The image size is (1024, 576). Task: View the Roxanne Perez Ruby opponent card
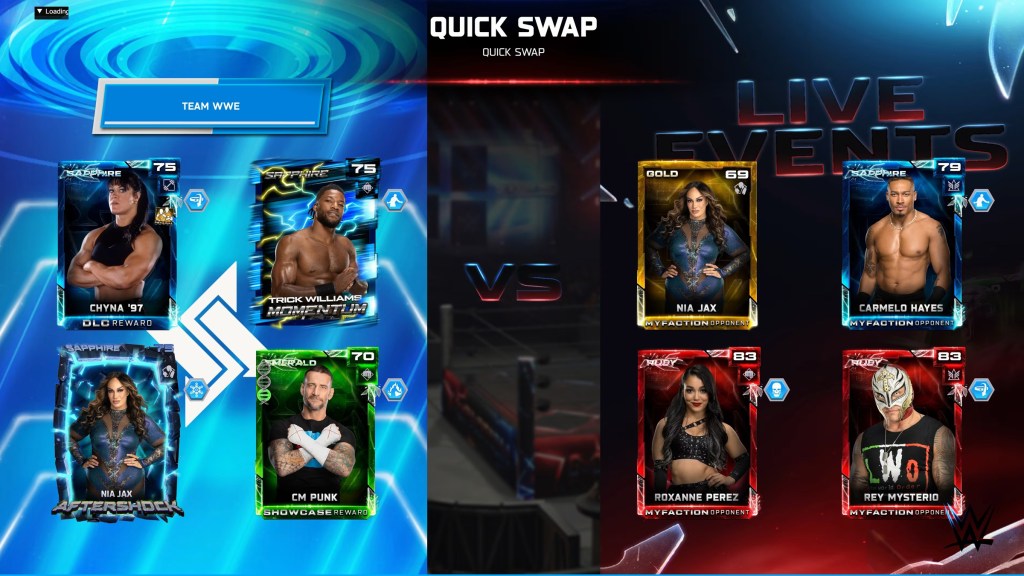[x=697, y=433]
